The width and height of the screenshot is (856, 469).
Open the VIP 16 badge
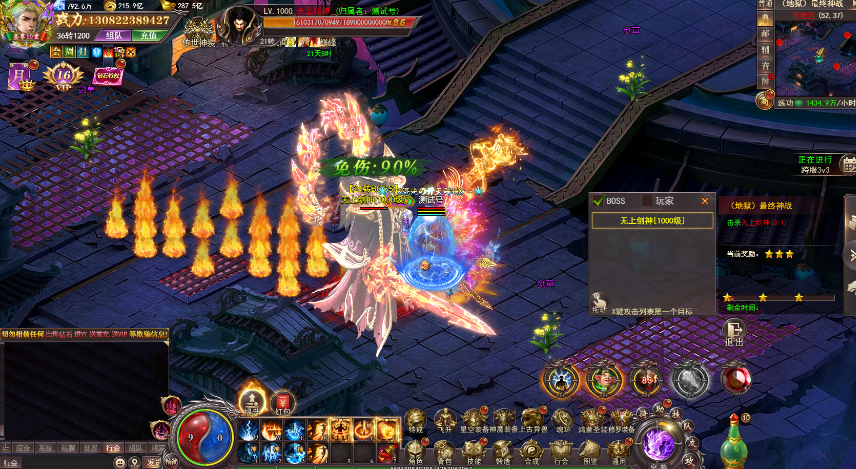(x=63, y=74)
